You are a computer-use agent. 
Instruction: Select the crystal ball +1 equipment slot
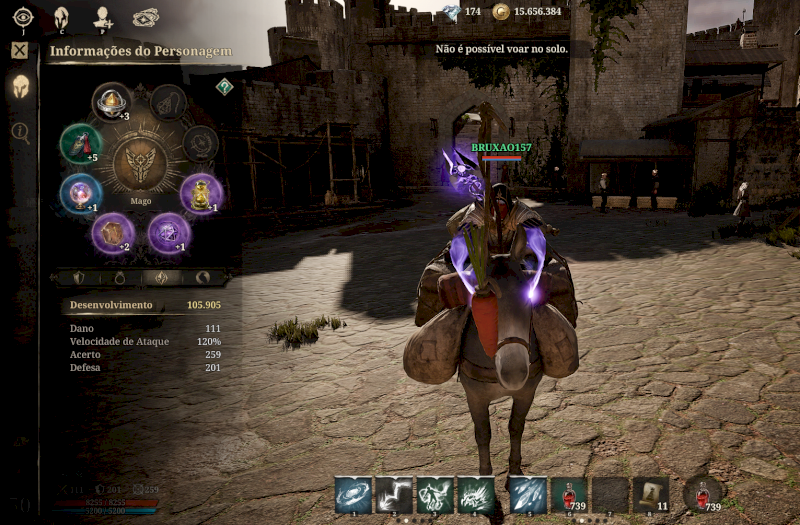(x=80, y=193)
